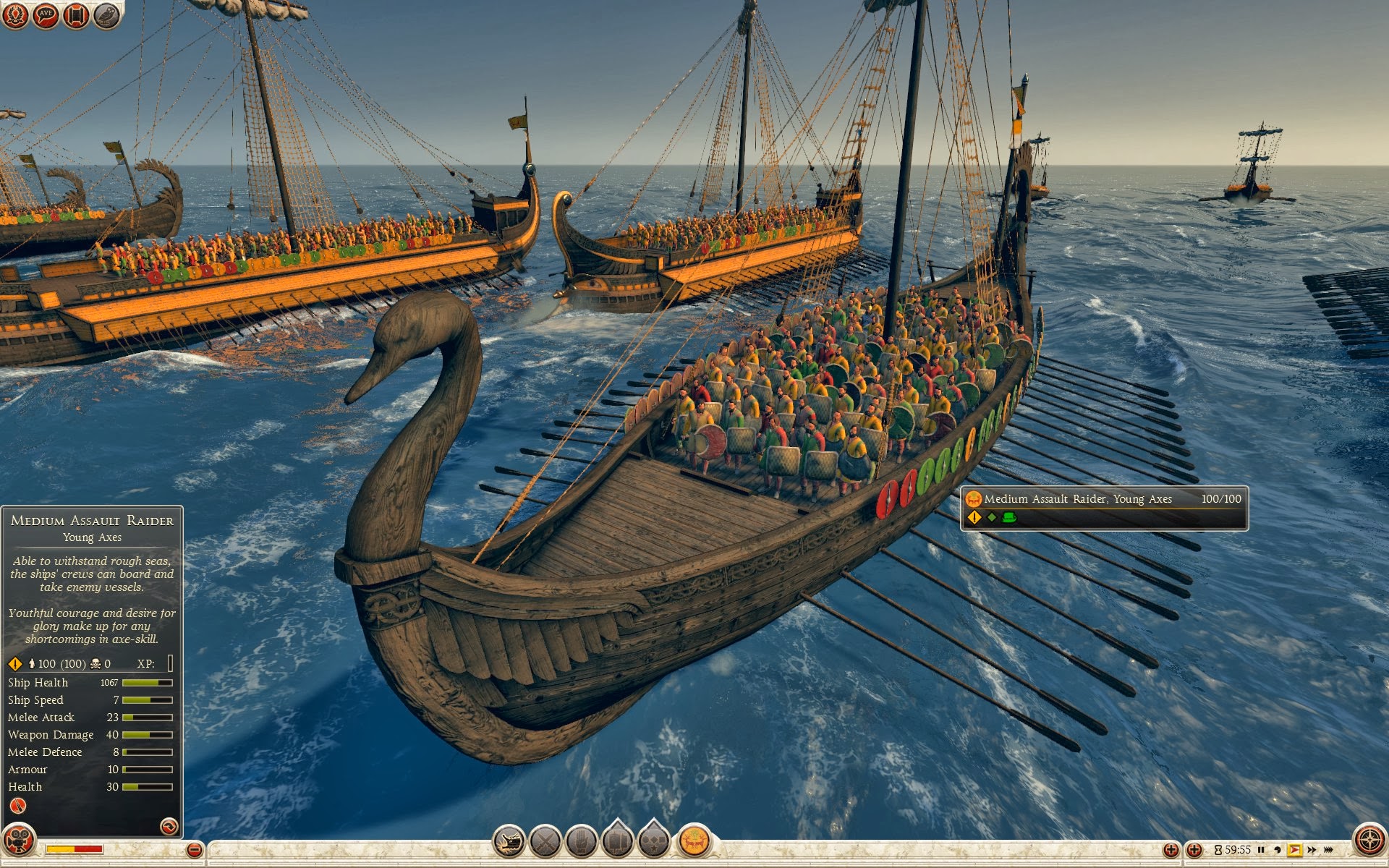Pause the battle with the pause button
This screenshot has height=868, width=1389.
click(x=1261, y=850)
